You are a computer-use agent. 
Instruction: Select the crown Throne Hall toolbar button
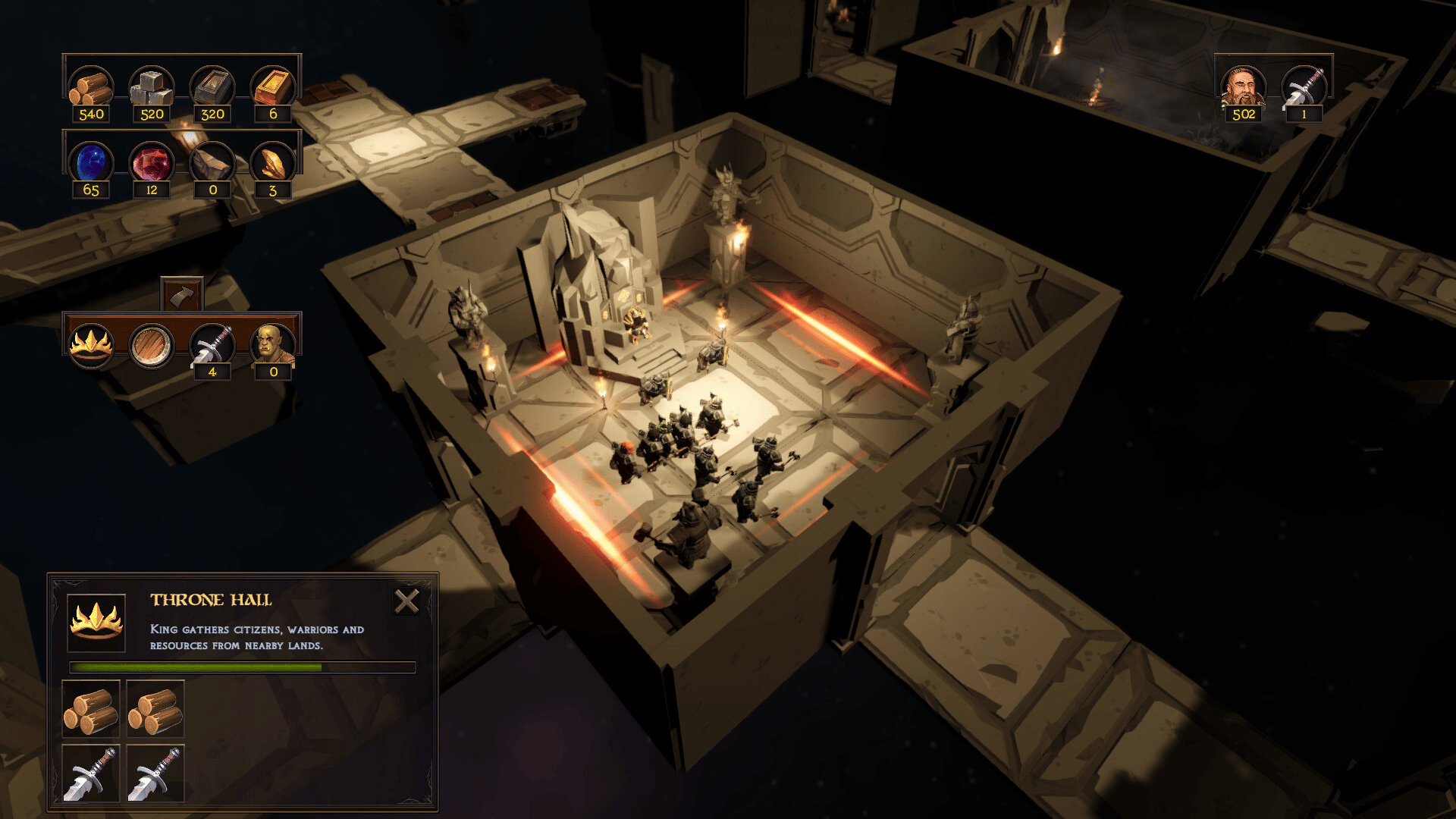[x=91, y=345]
